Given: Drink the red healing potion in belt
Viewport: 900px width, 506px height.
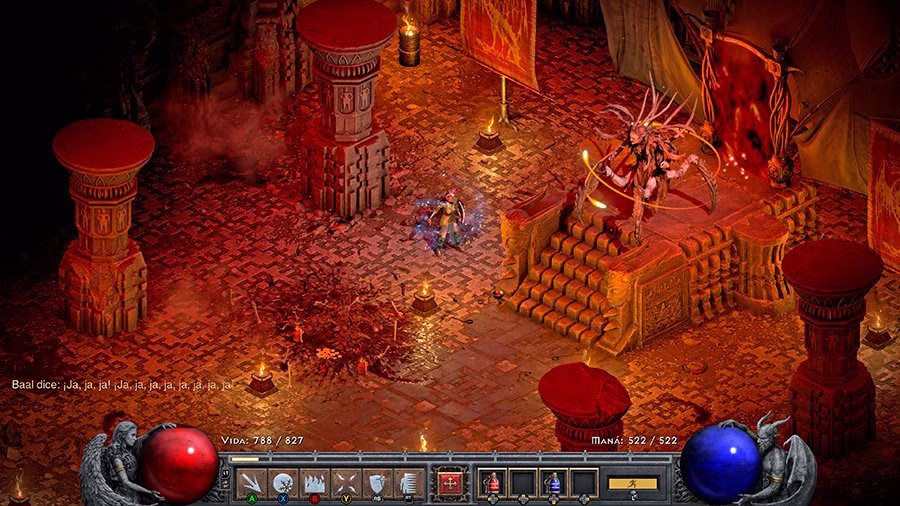Looking at the screenshot, I should pyautogui.click(x=492, y=483).
